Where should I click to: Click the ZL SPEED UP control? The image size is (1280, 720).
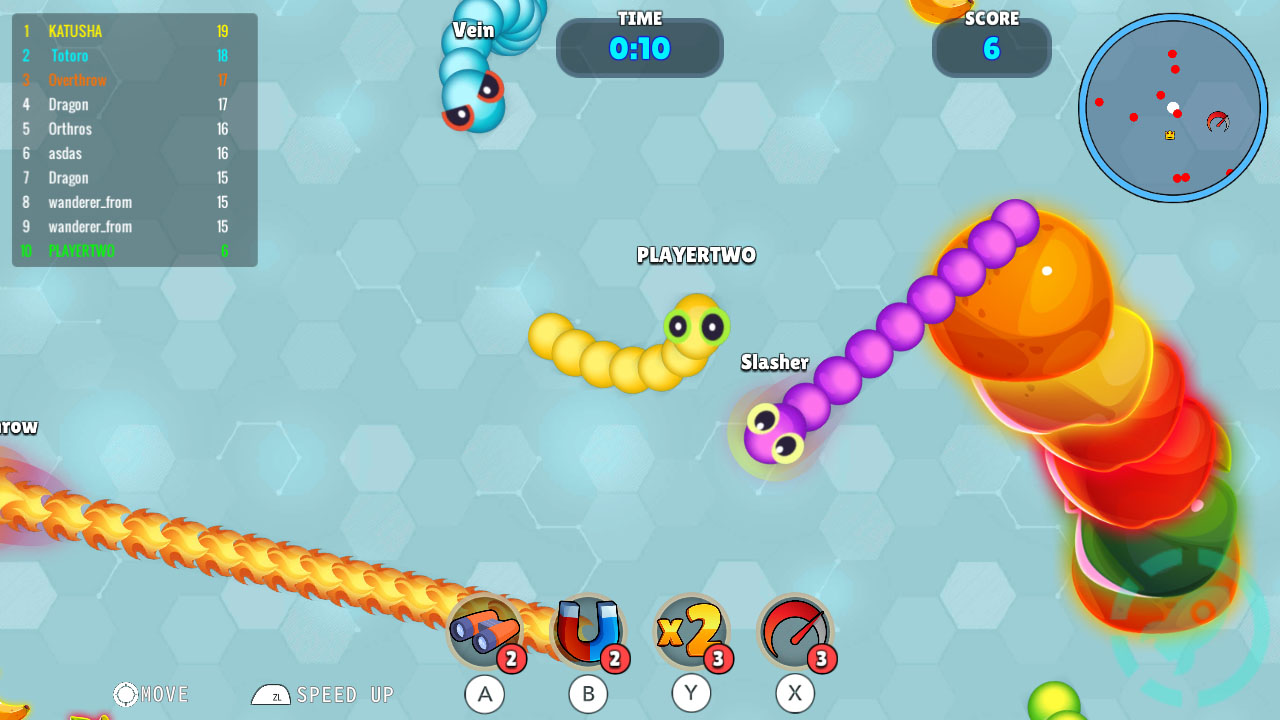pyautogui.click(x=322, y=694)
